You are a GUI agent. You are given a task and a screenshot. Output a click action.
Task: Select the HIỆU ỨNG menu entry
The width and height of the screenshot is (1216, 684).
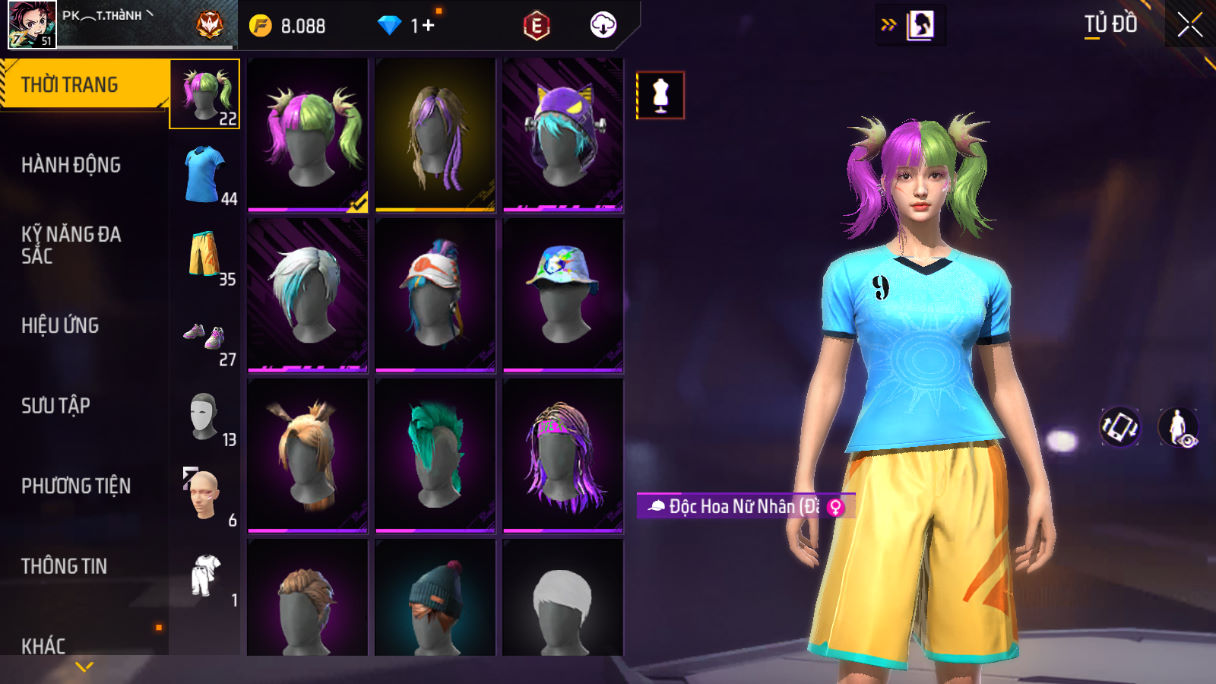(x=60, y=325)
